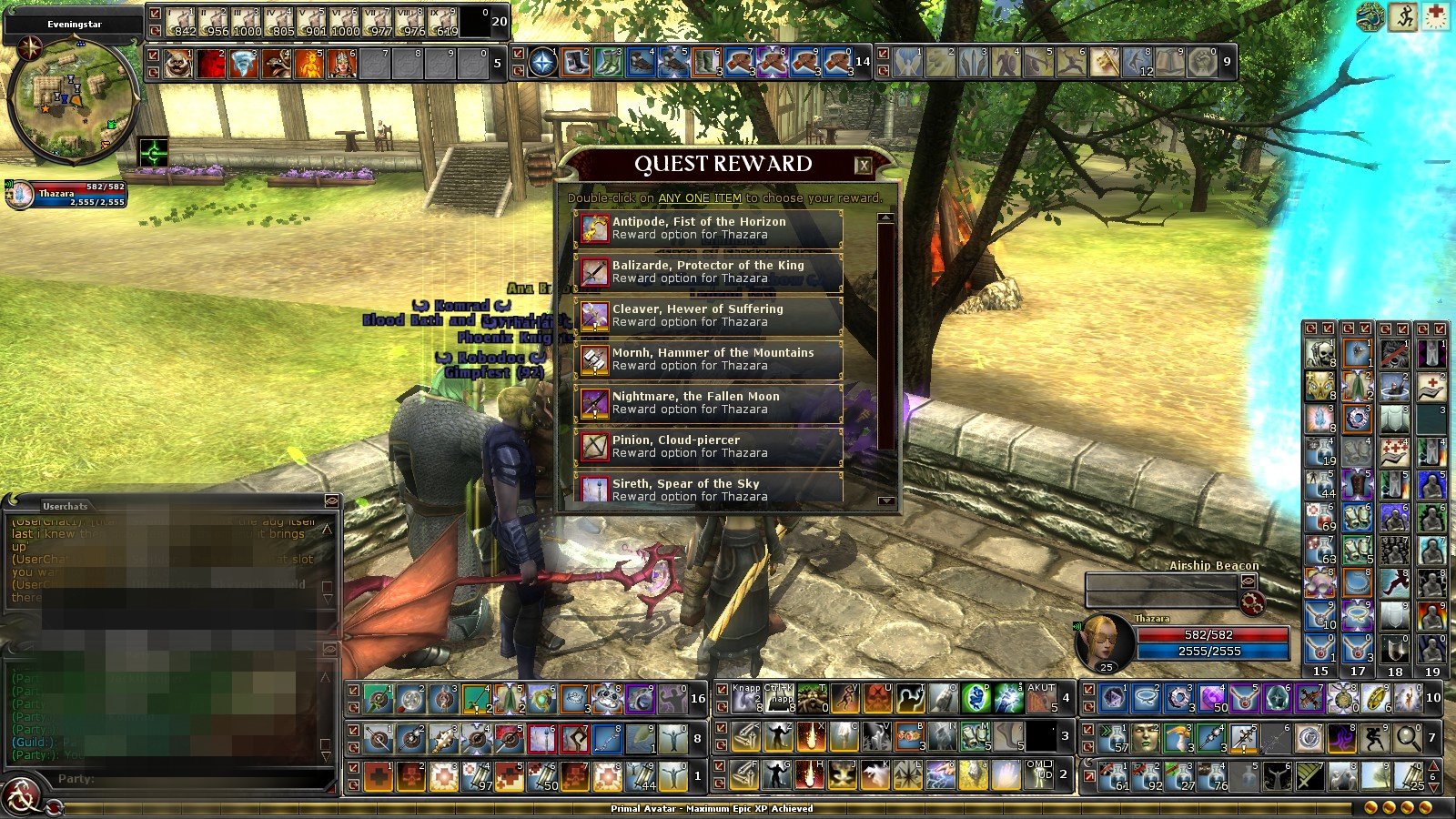This screenshot has width=1456, height=819.
Task: Click the running figure icon
Action: 1402,17
